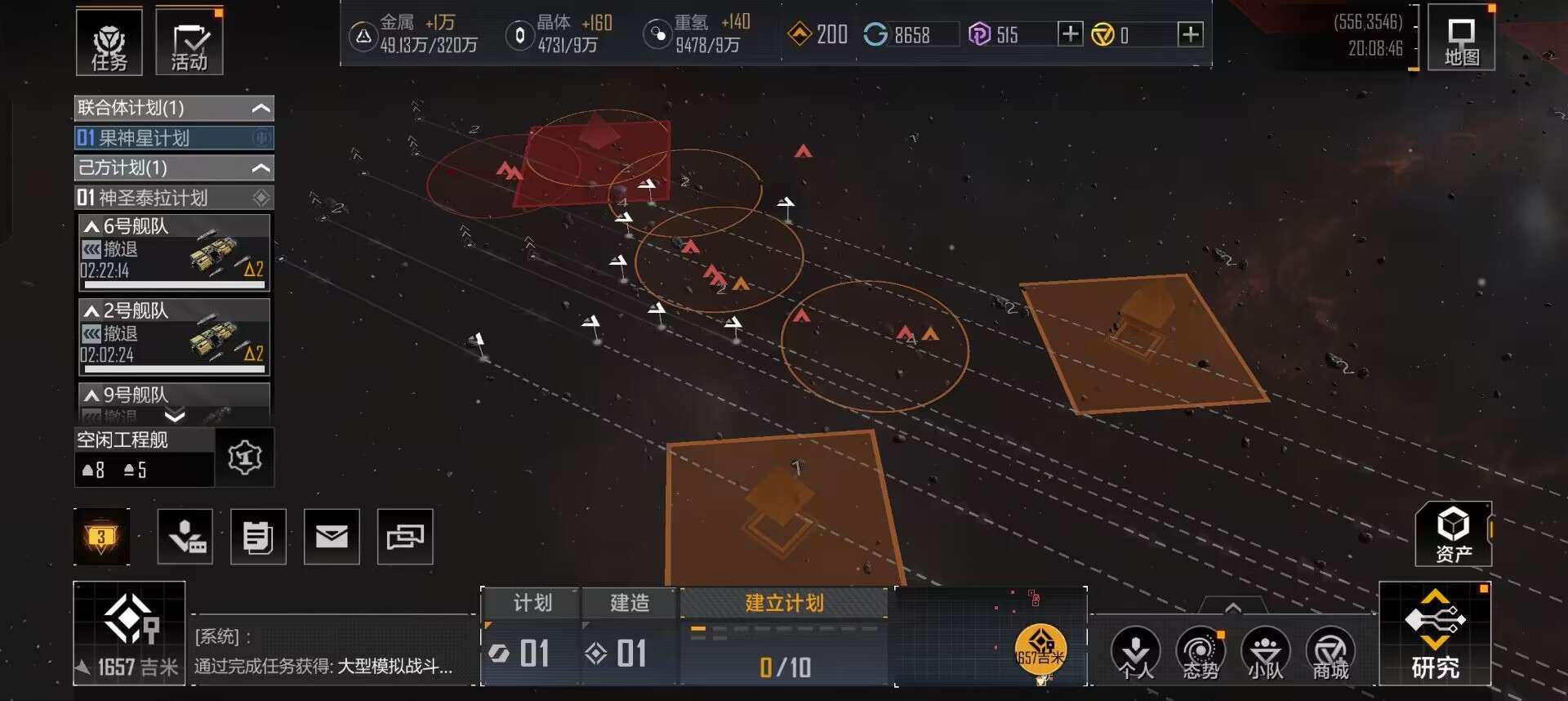Click the level 3 badge icon
The width and height of the screenshot is (1568, 701).
101,537
